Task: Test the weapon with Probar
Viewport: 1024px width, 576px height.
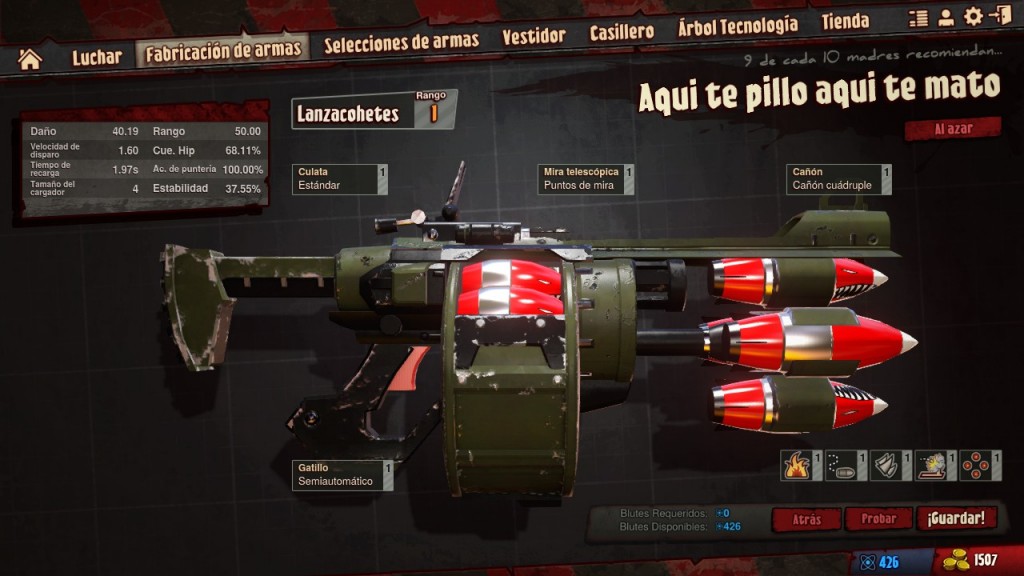Action: coord(879,519)
